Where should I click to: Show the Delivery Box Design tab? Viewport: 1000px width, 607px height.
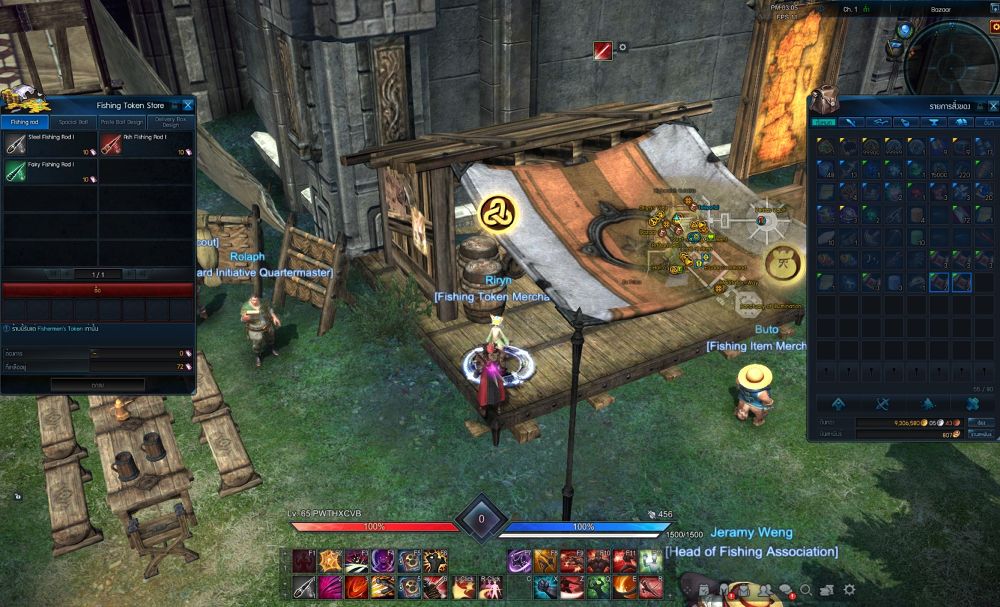(170, 122)
